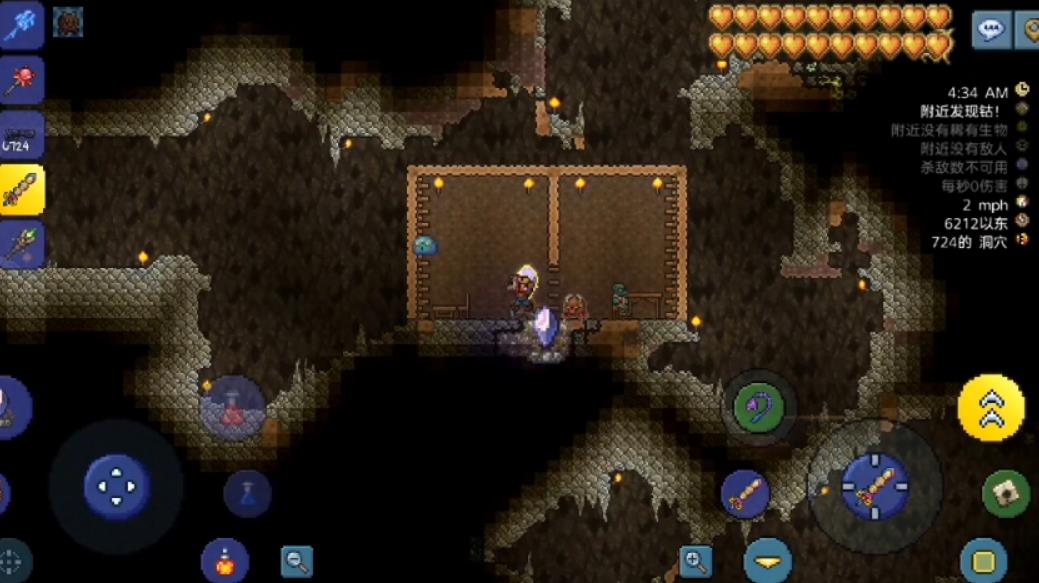Zoom out with the minus magnifier
The image size is (1039, 583).
[296, 561]
